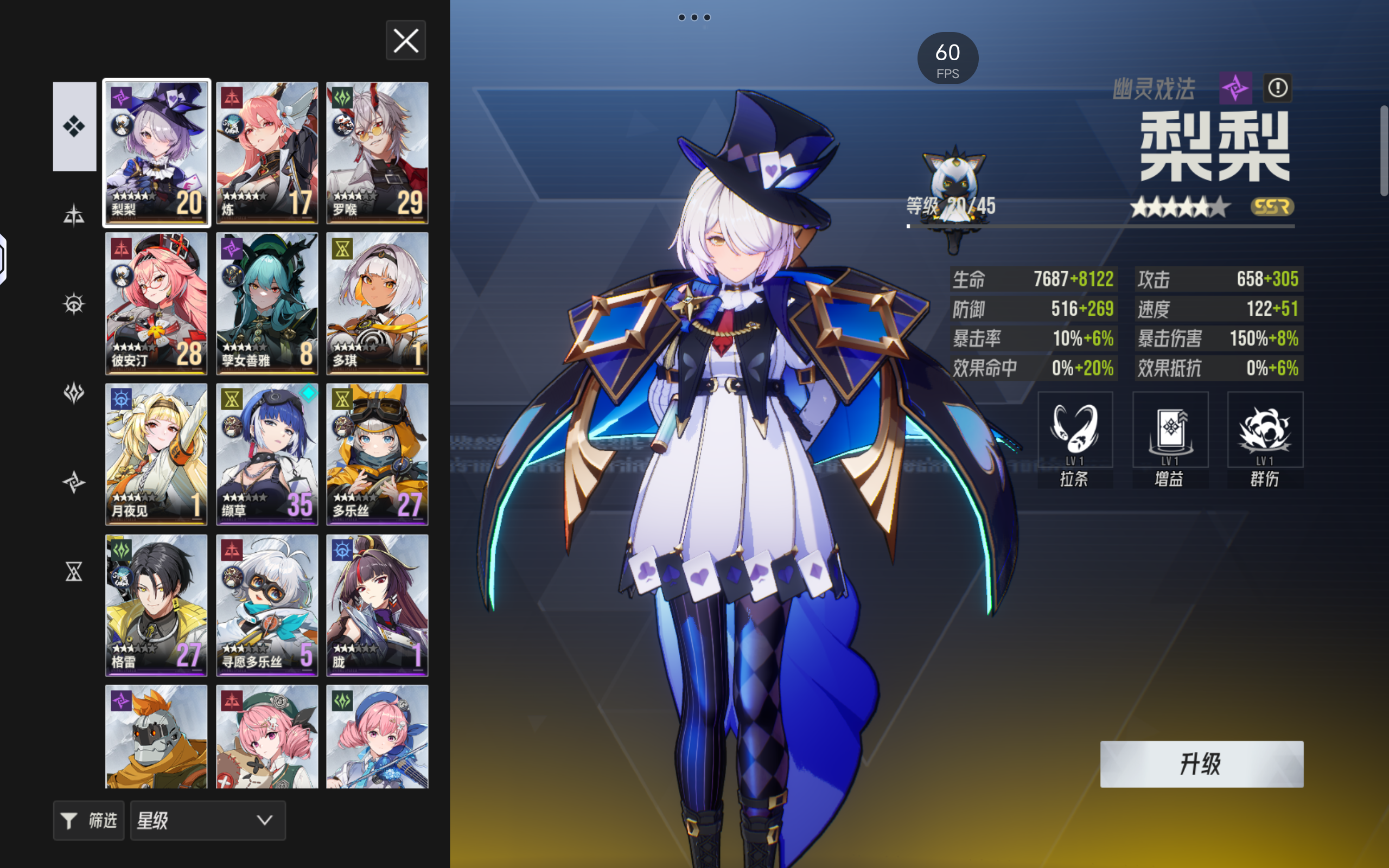Image resolution: width=1389 pixels, height=868 pixels.
Task: Select the character 炼 in the list
Action: click(267, 152)
